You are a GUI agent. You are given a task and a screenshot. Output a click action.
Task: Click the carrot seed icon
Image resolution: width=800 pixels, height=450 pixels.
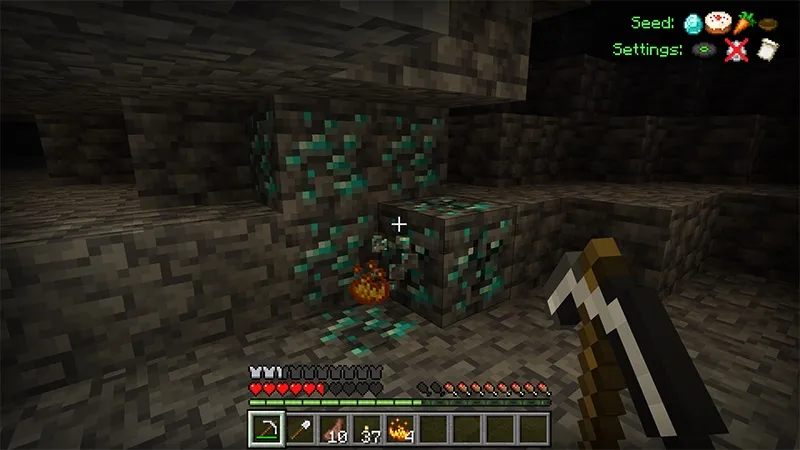pyautogui.click(x=742, y=23)
